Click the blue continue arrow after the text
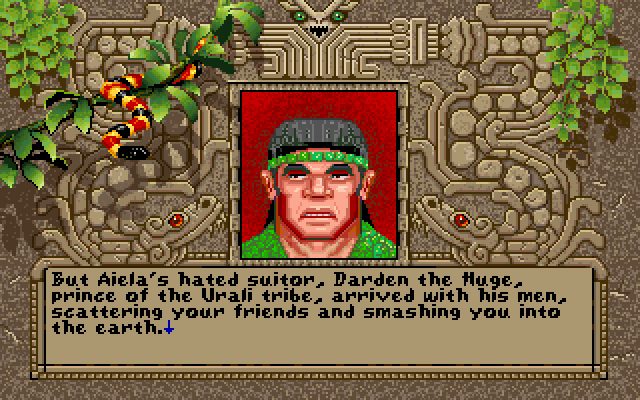This screenshot has width=640, height=400. pyautogui.click(x=167, y=326)
